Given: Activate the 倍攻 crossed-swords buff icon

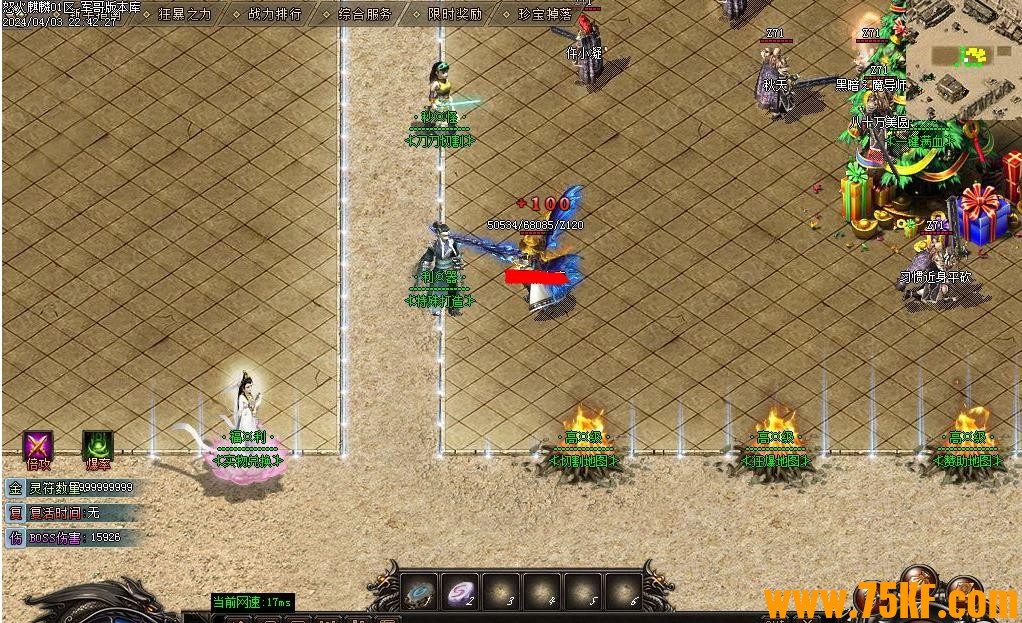Looking at the screenshot, I should 38,446.
